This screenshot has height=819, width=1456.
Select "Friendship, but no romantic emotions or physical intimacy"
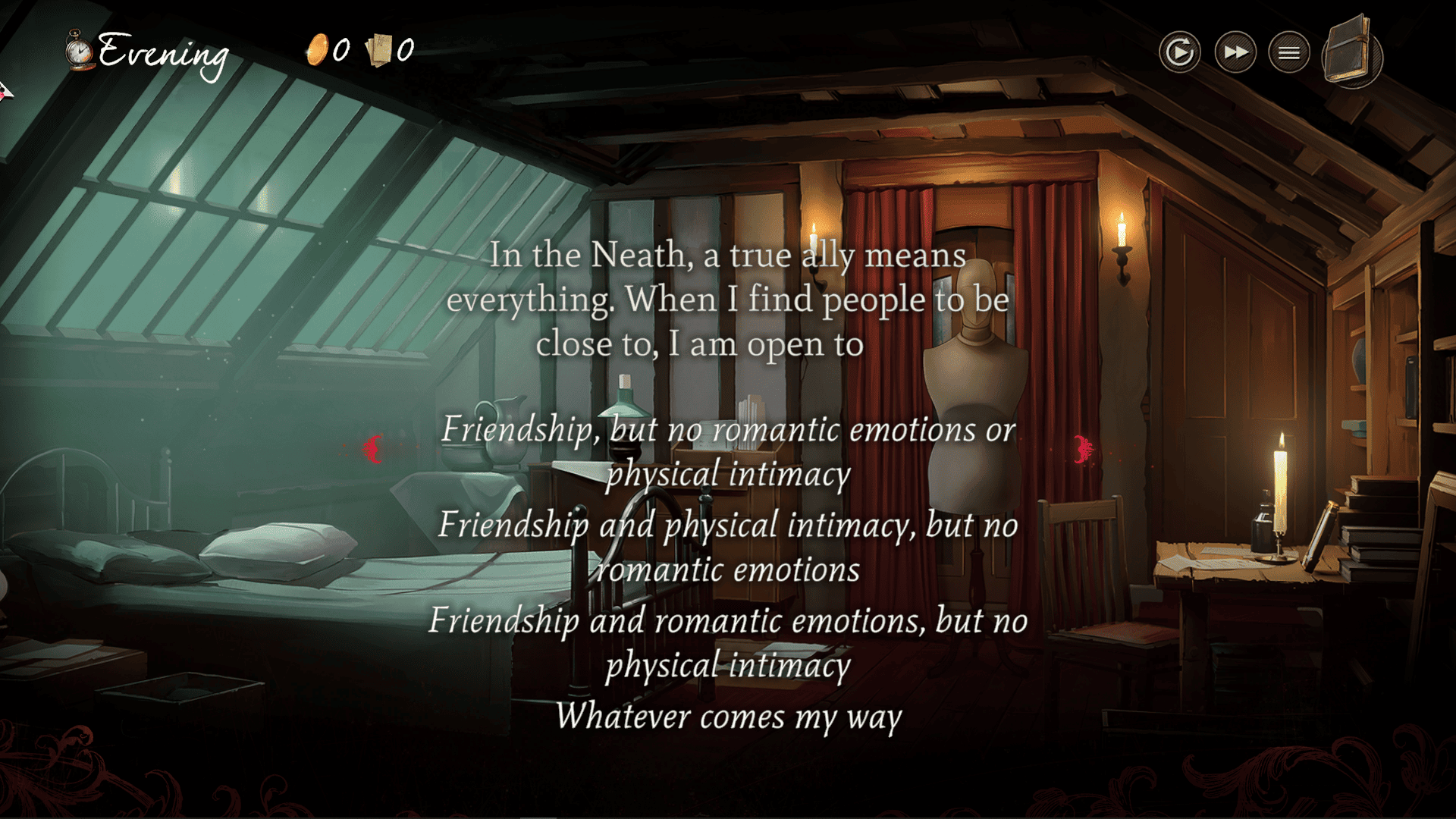coord(728,453)
